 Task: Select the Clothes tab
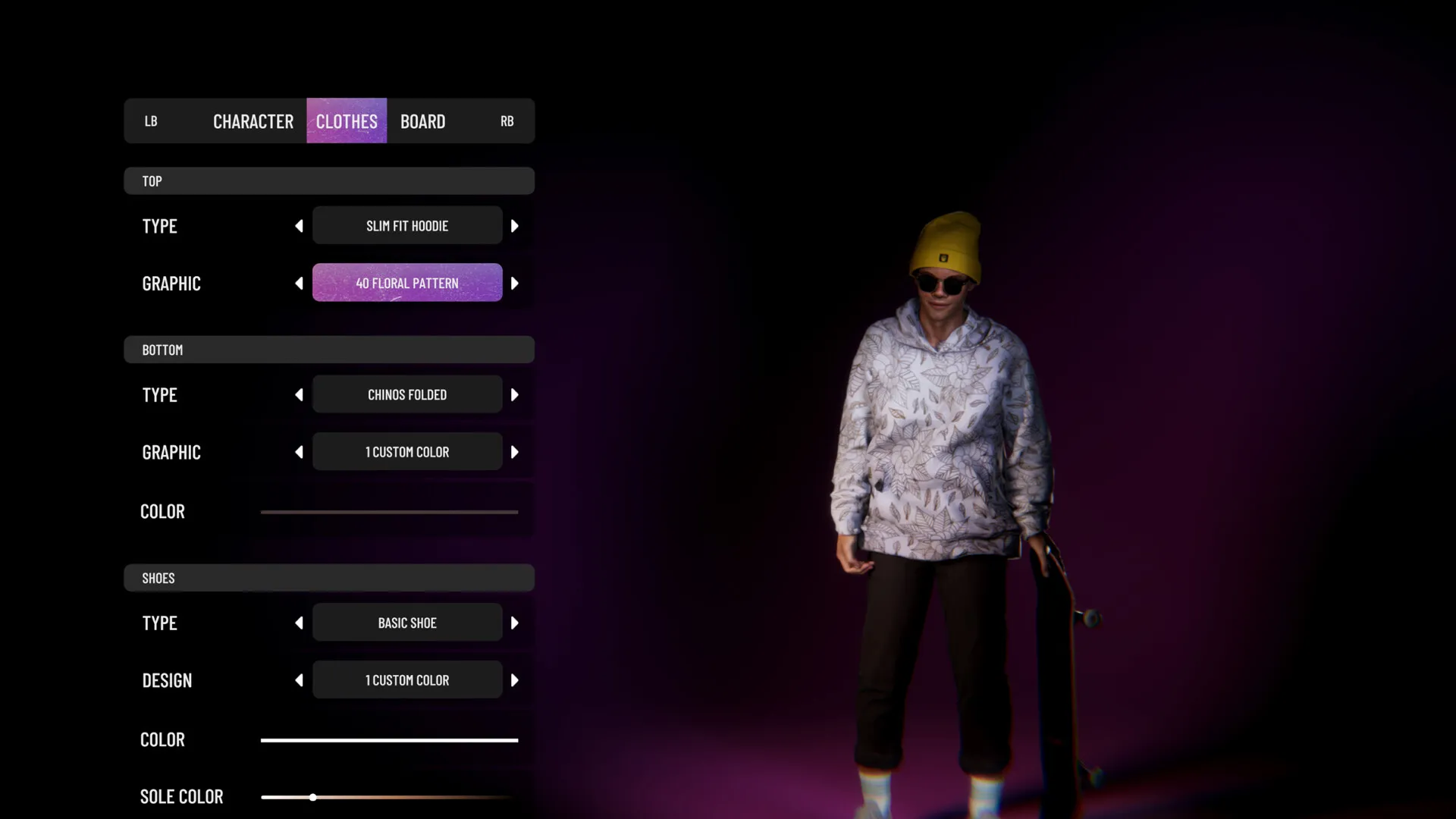click(x=347, y=121)
